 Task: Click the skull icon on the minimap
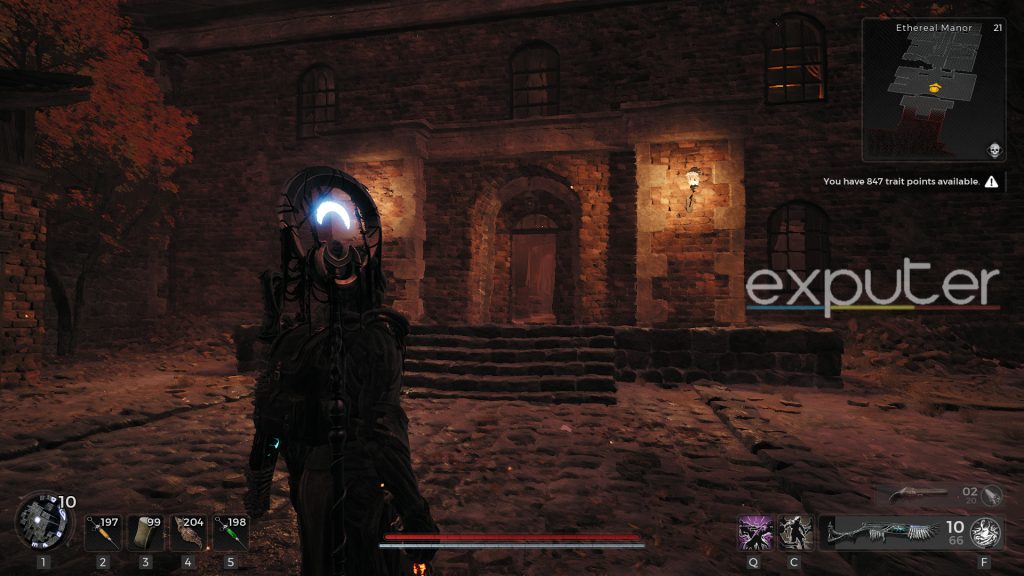[994, 151]
